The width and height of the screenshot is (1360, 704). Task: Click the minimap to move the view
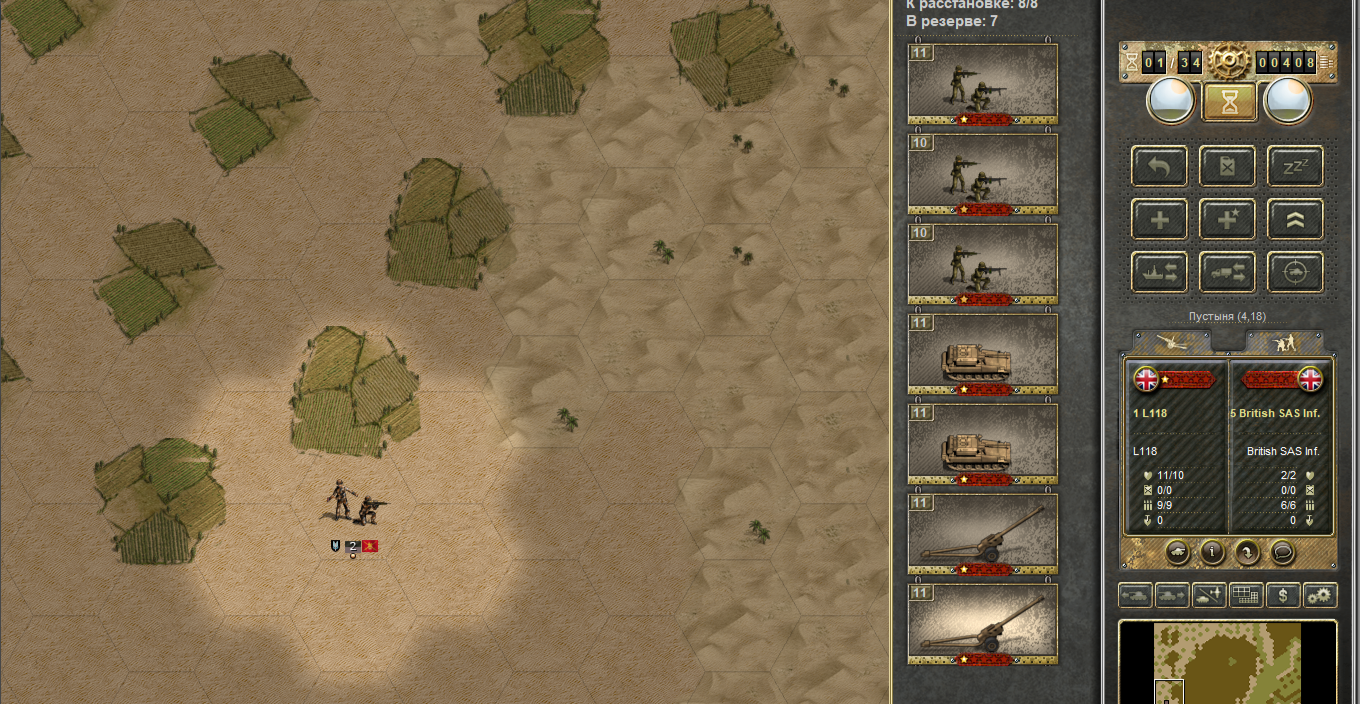(1227, 662)
